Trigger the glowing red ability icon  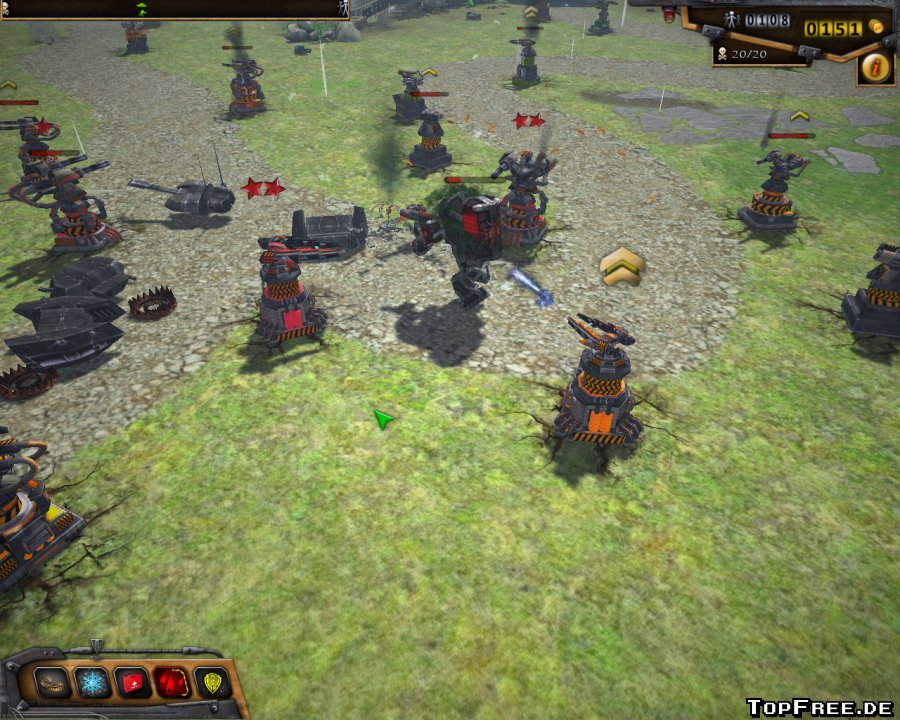pos(172,682)
